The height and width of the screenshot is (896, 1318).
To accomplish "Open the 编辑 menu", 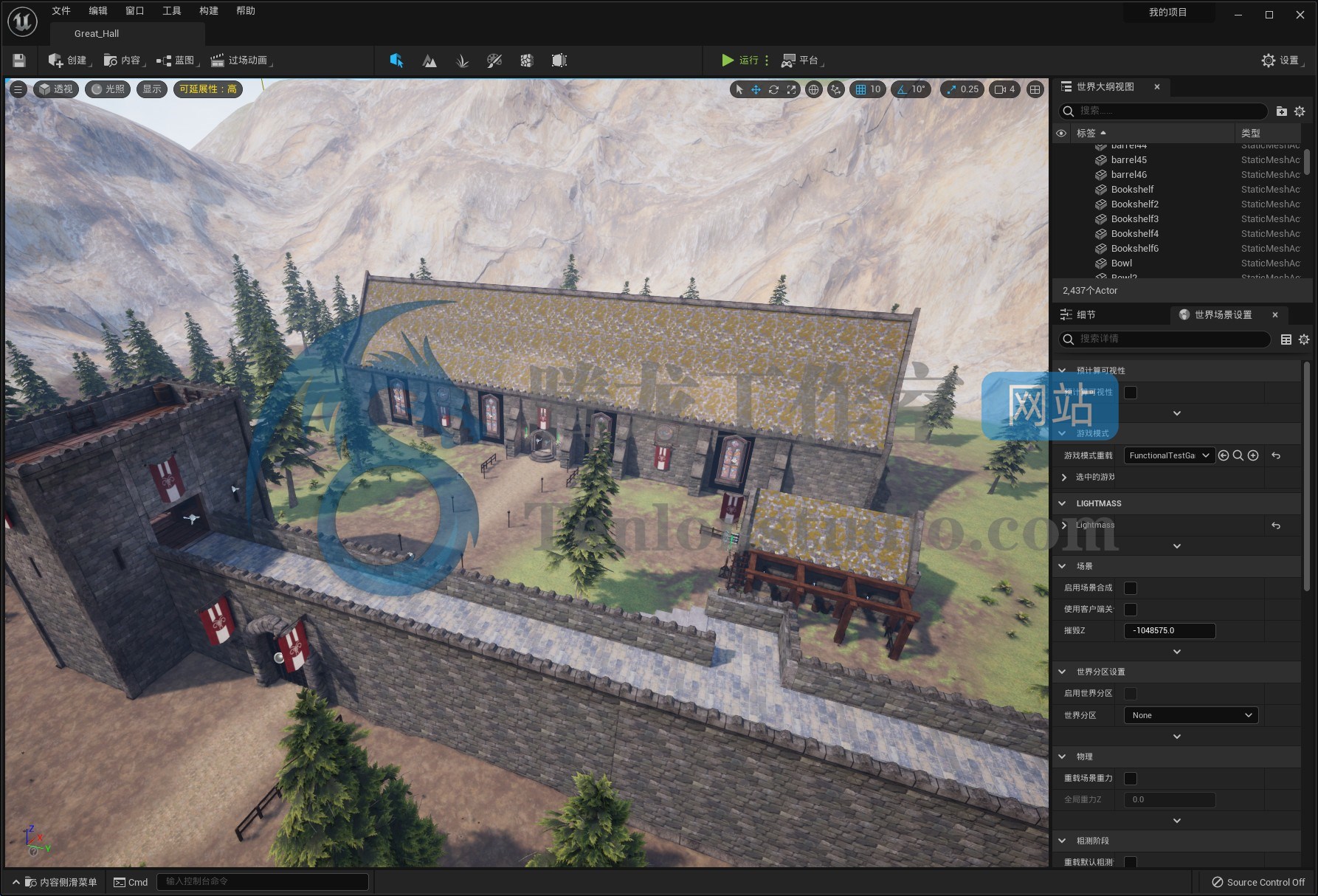I will click(97, 10).
